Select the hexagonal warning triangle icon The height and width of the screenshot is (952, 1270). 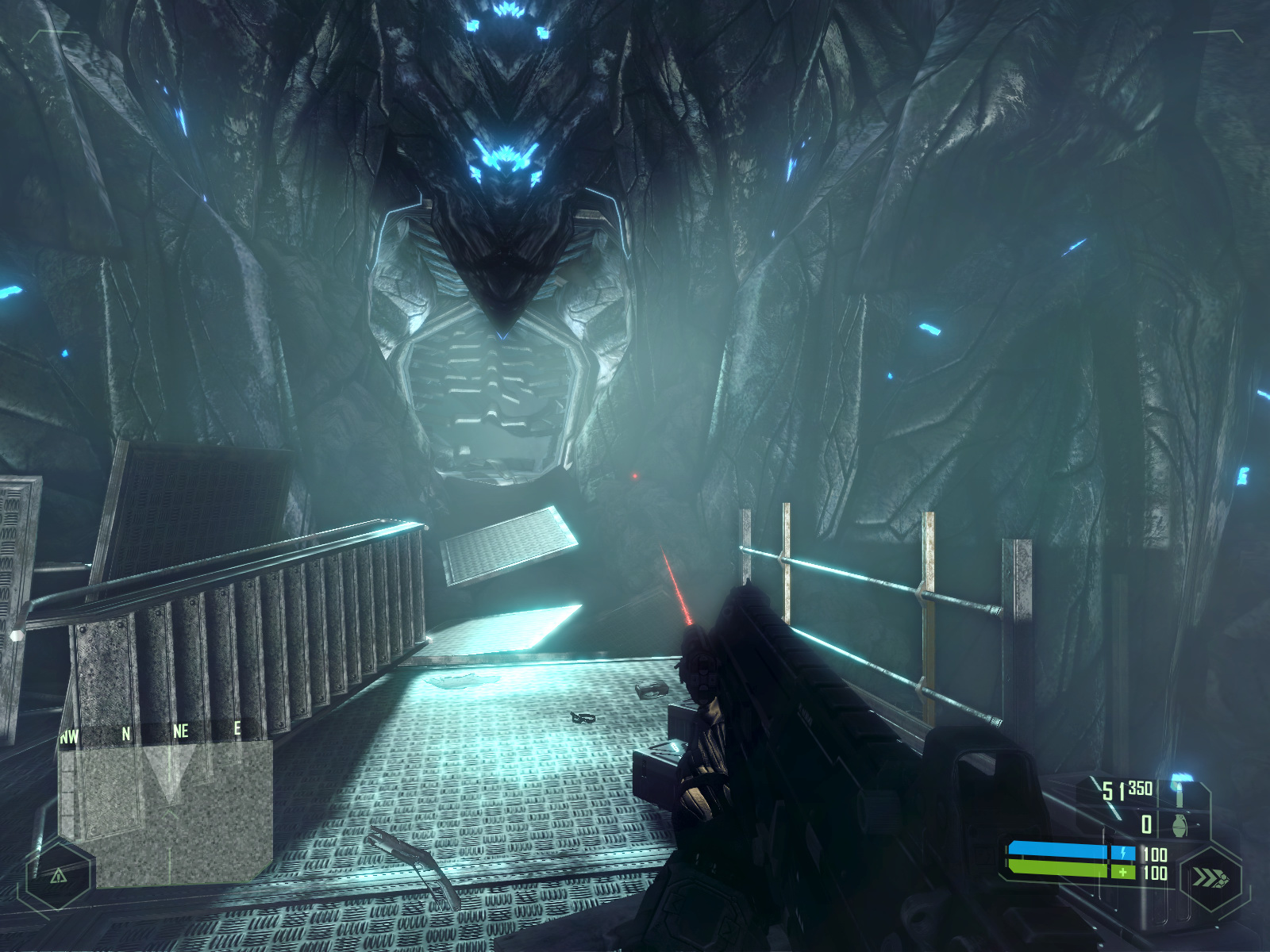[58, 876]
